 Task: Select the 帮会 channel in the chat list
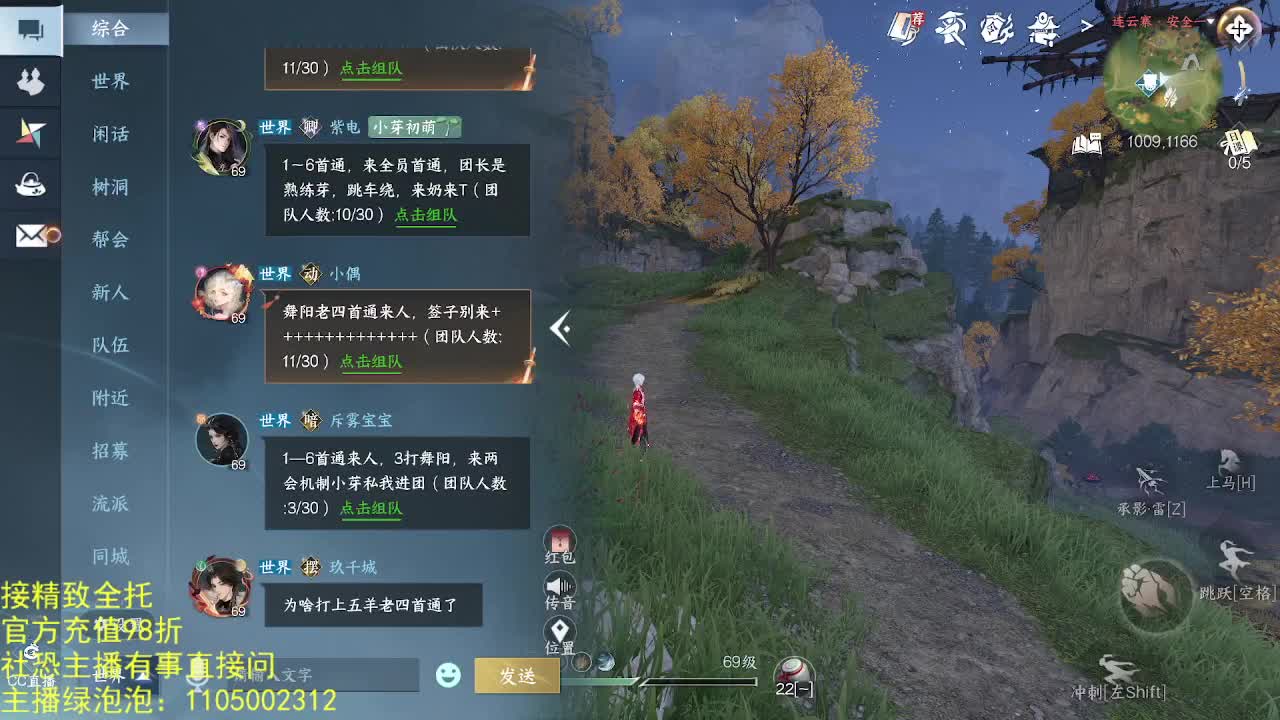pyautogui.click(x=109, y=240)
